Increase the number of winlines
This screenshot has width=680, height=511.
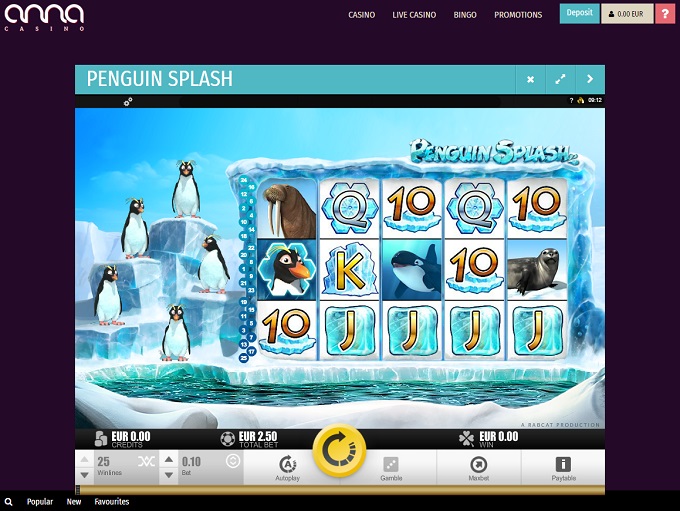[x=85, y=459]
